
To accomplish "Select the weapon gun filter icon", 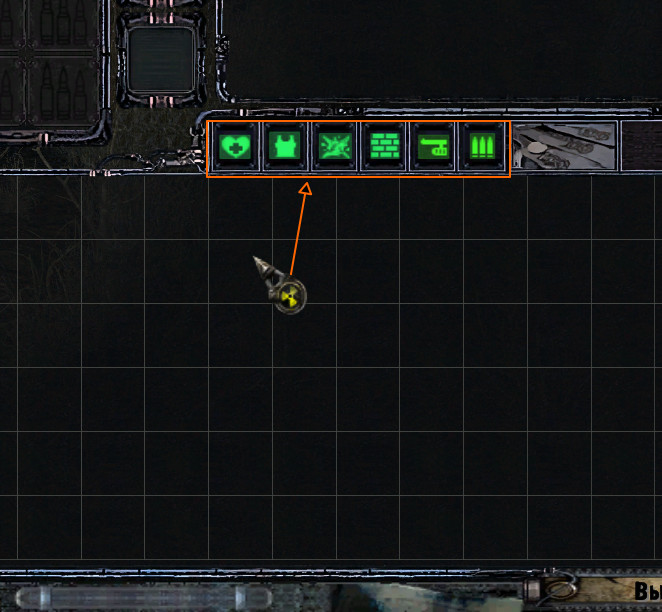I will [x=433, y=148].
